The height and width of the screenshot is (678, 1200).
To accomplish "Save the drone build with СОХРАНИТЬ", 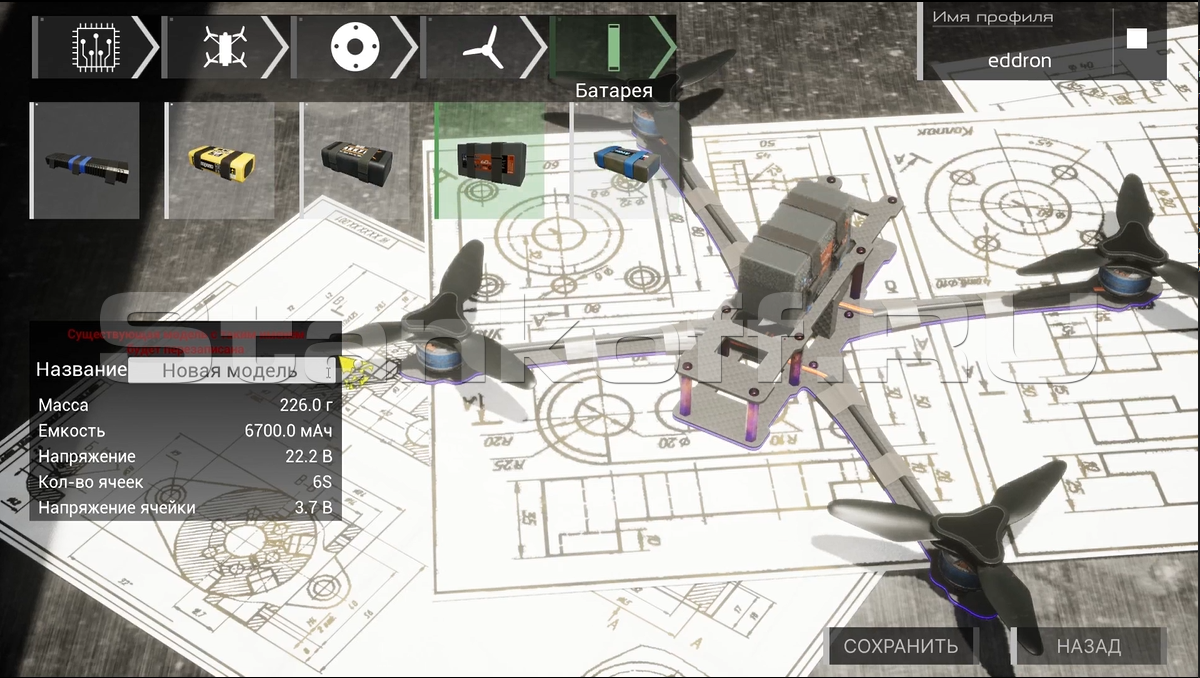I will point(901,646).
